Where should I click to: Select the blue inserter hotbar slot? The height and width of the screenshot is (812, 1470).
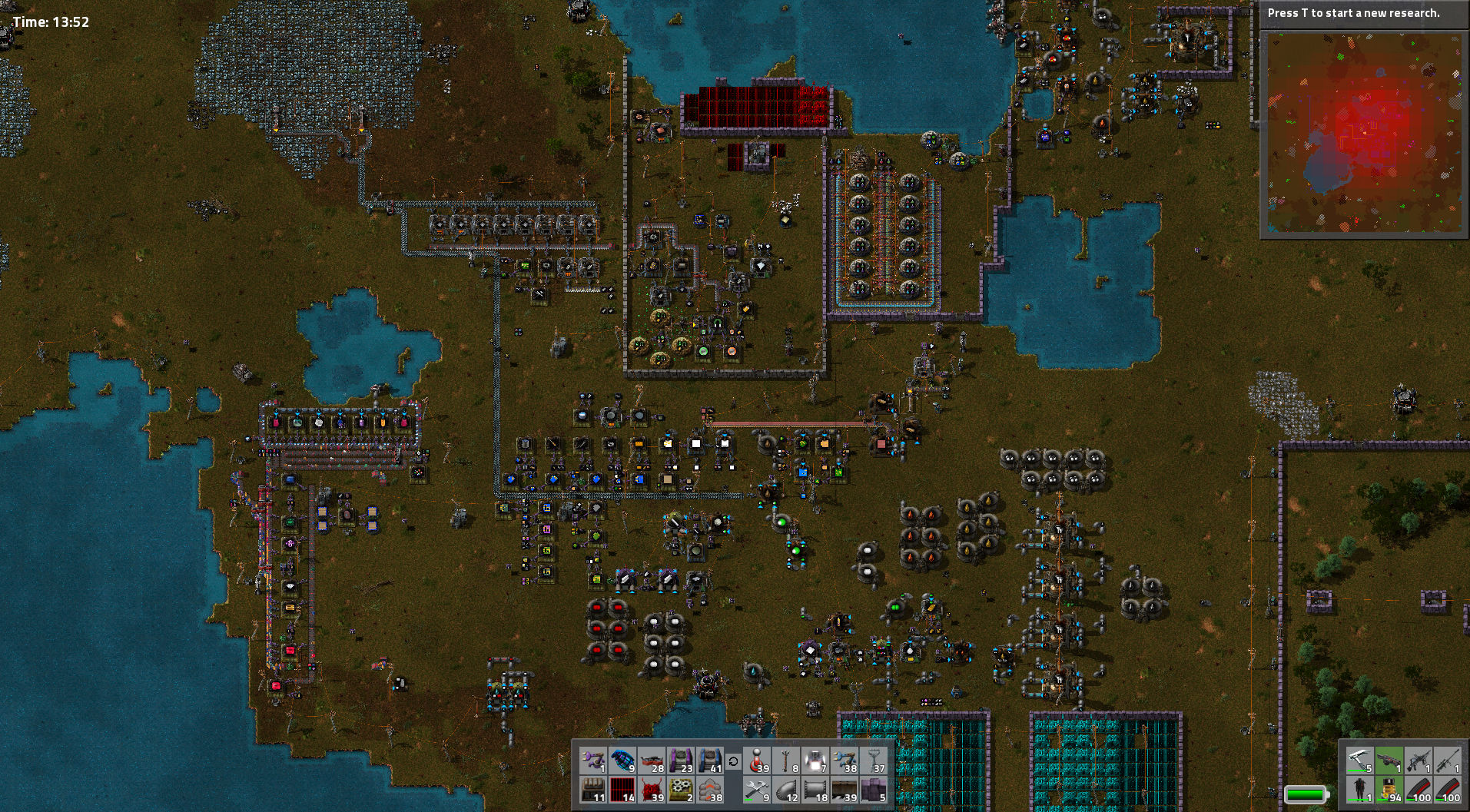tap(845, 761)
